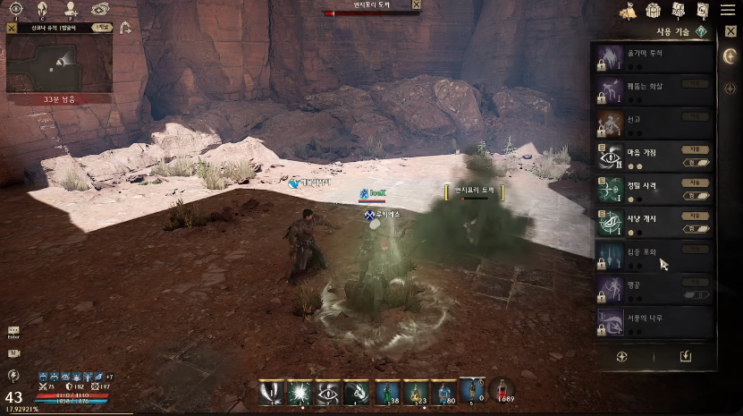The image size is (743, 416).
Task: Click the export icon below the skill list
Action: coord(685,355)
